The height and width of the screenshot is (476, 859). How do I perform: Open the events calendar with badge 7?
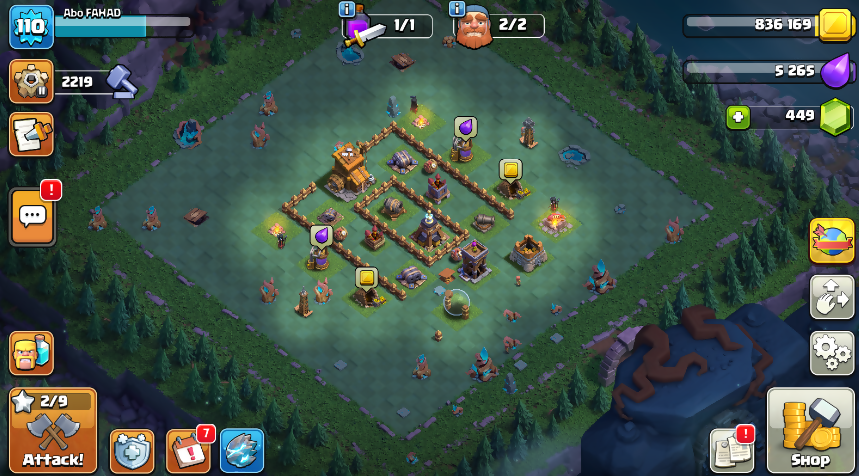(187, 451)
